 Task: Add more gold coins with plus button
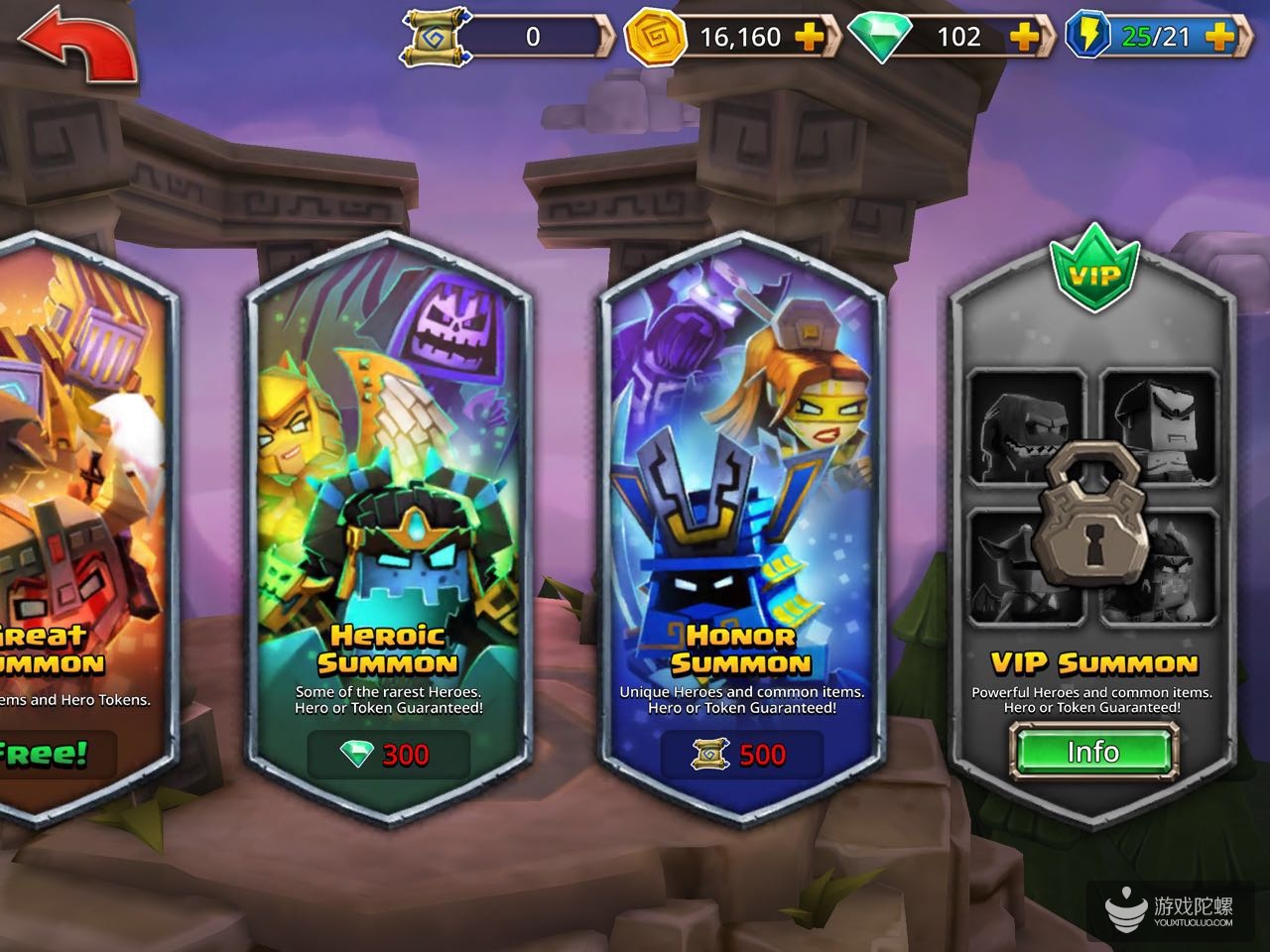[x=810, y=37]
